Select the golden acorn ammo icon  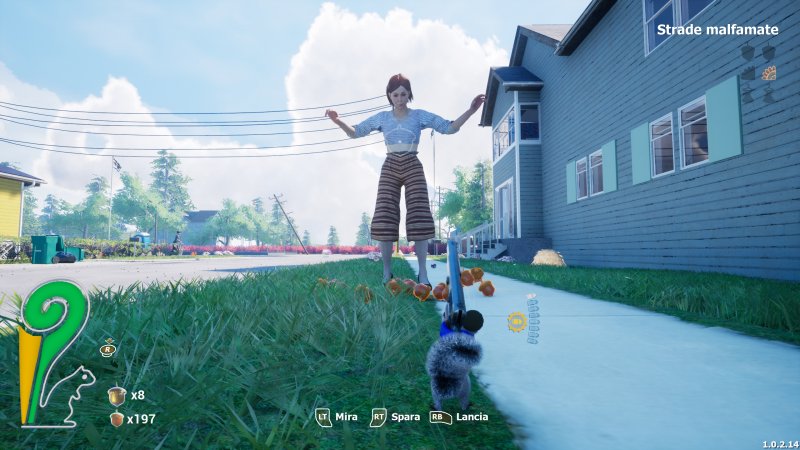click(x=117, y=394)
